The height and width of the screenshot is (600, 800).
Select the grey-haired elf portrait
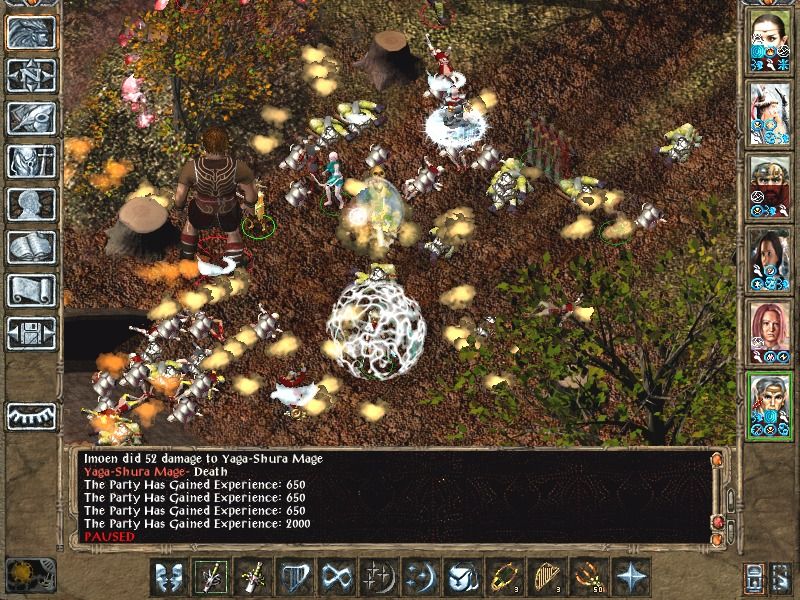click(x=770, y=404)
